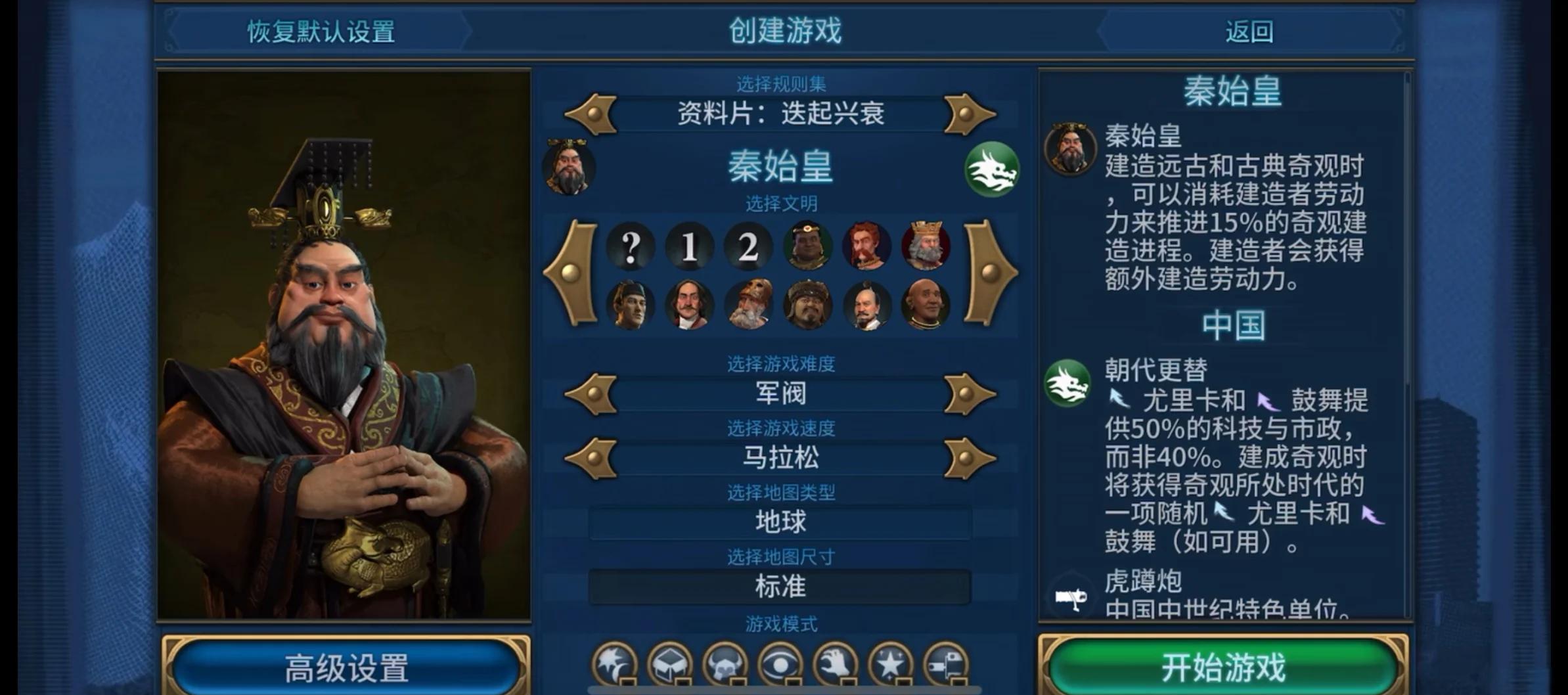
Task: Open 高级设置 advanced settings
Action: (x=346, y=667)
